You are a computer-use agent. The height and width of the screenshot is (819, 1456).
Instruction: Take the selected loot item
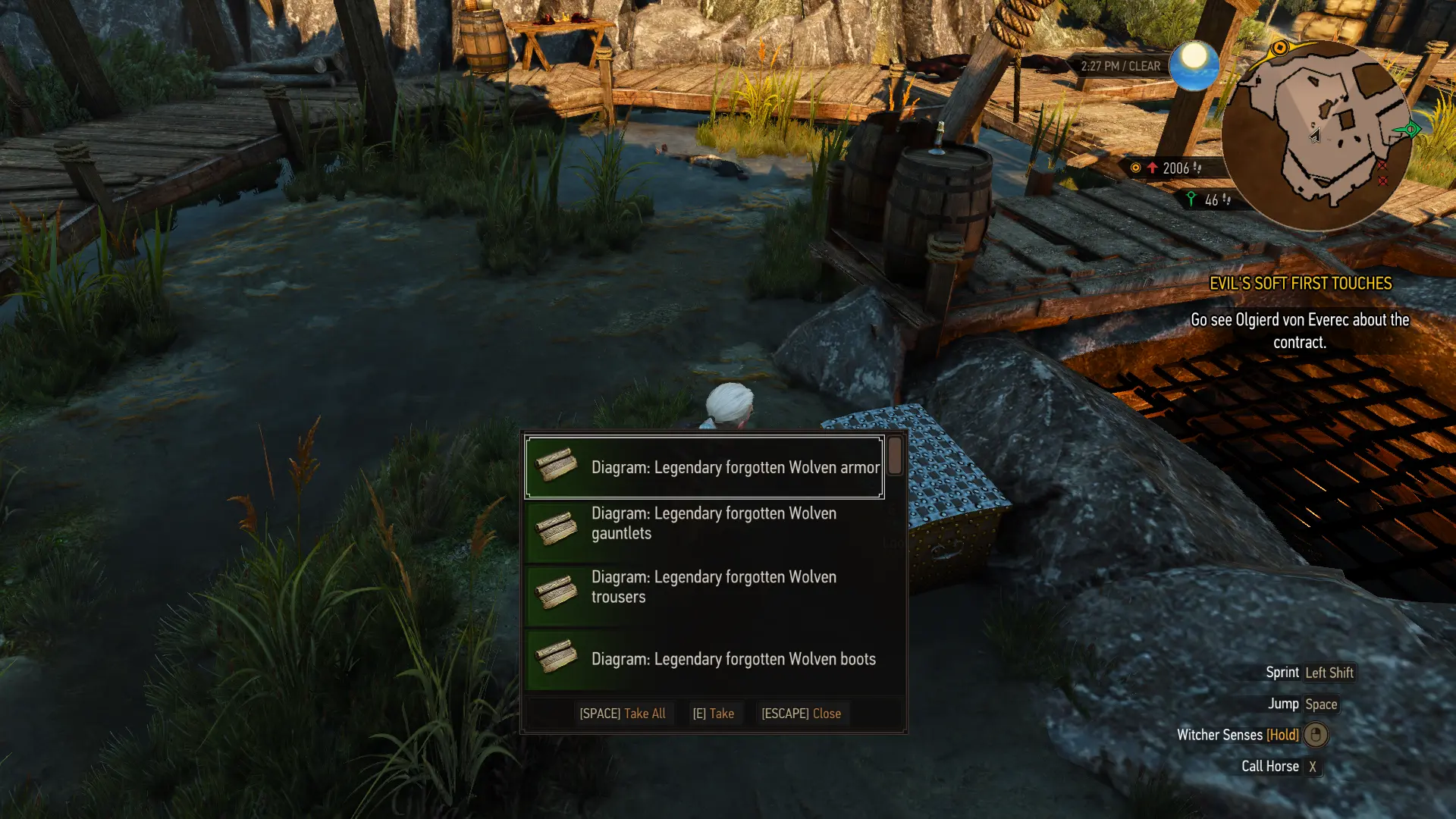pyautogui.click(x=713, y=714)
